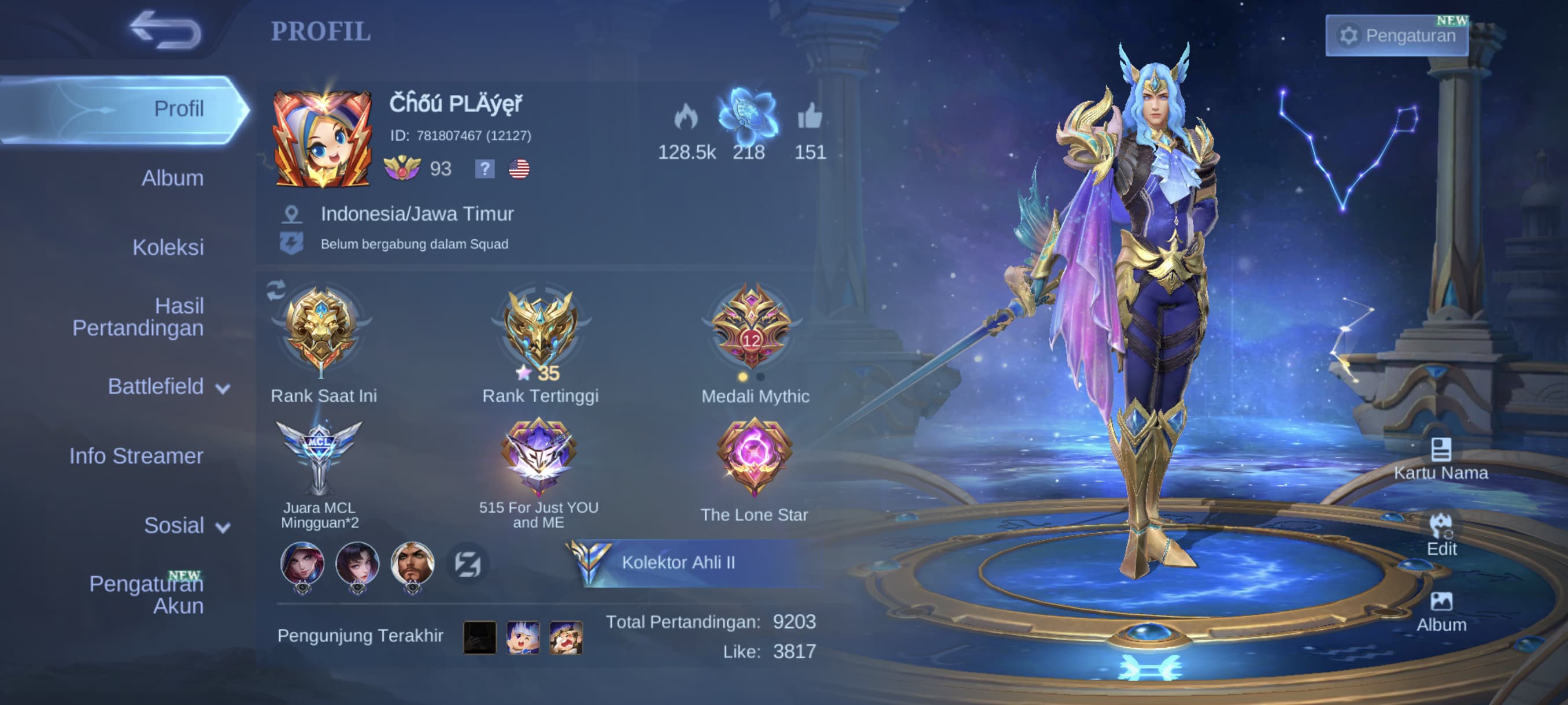Open Kolektor Ahli II collector banner

click(678, 563)
